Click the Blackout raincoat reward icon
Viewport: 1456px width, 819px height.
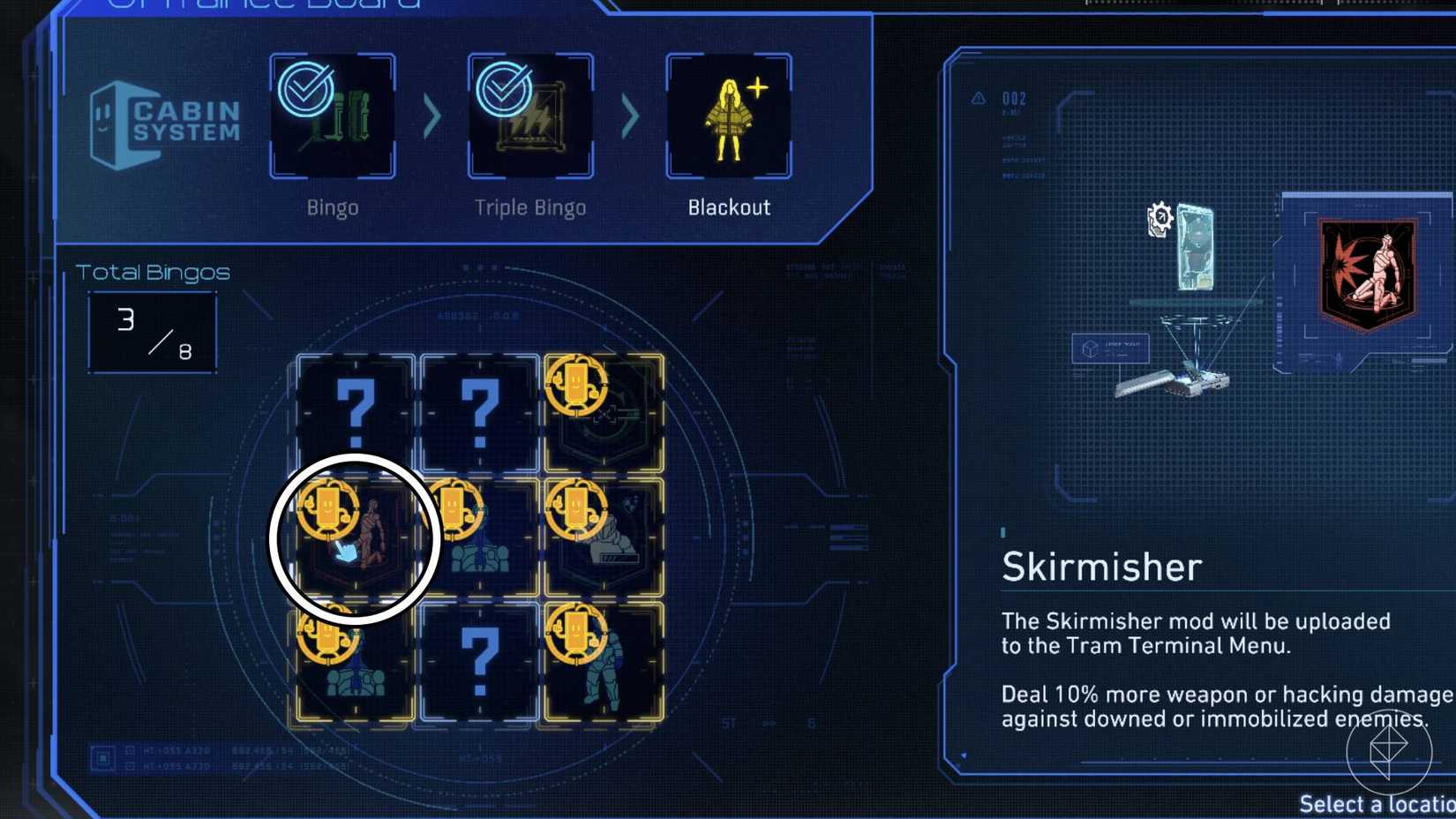pyautogui.click(x=728, y=119)
